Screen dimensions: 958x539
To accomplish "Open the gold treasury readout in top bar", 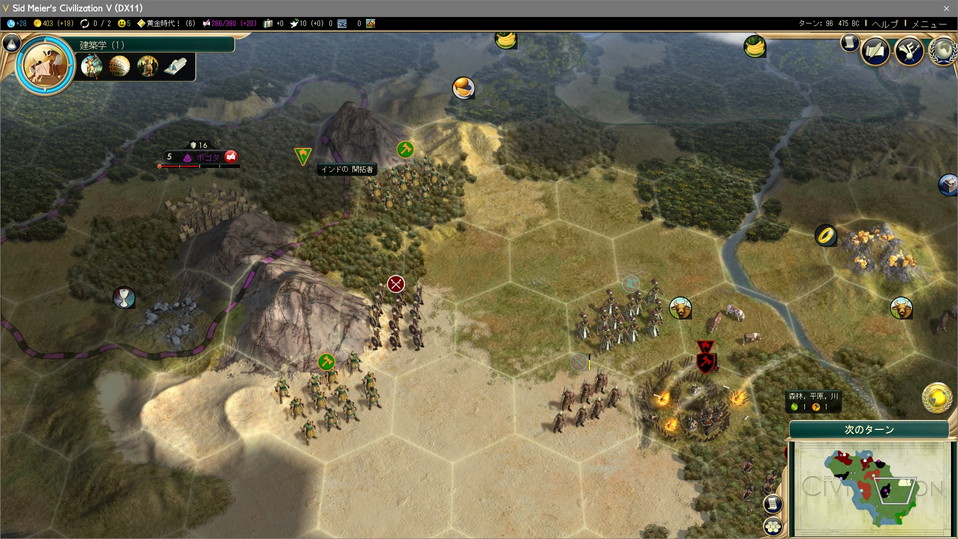I will [53, 23].
